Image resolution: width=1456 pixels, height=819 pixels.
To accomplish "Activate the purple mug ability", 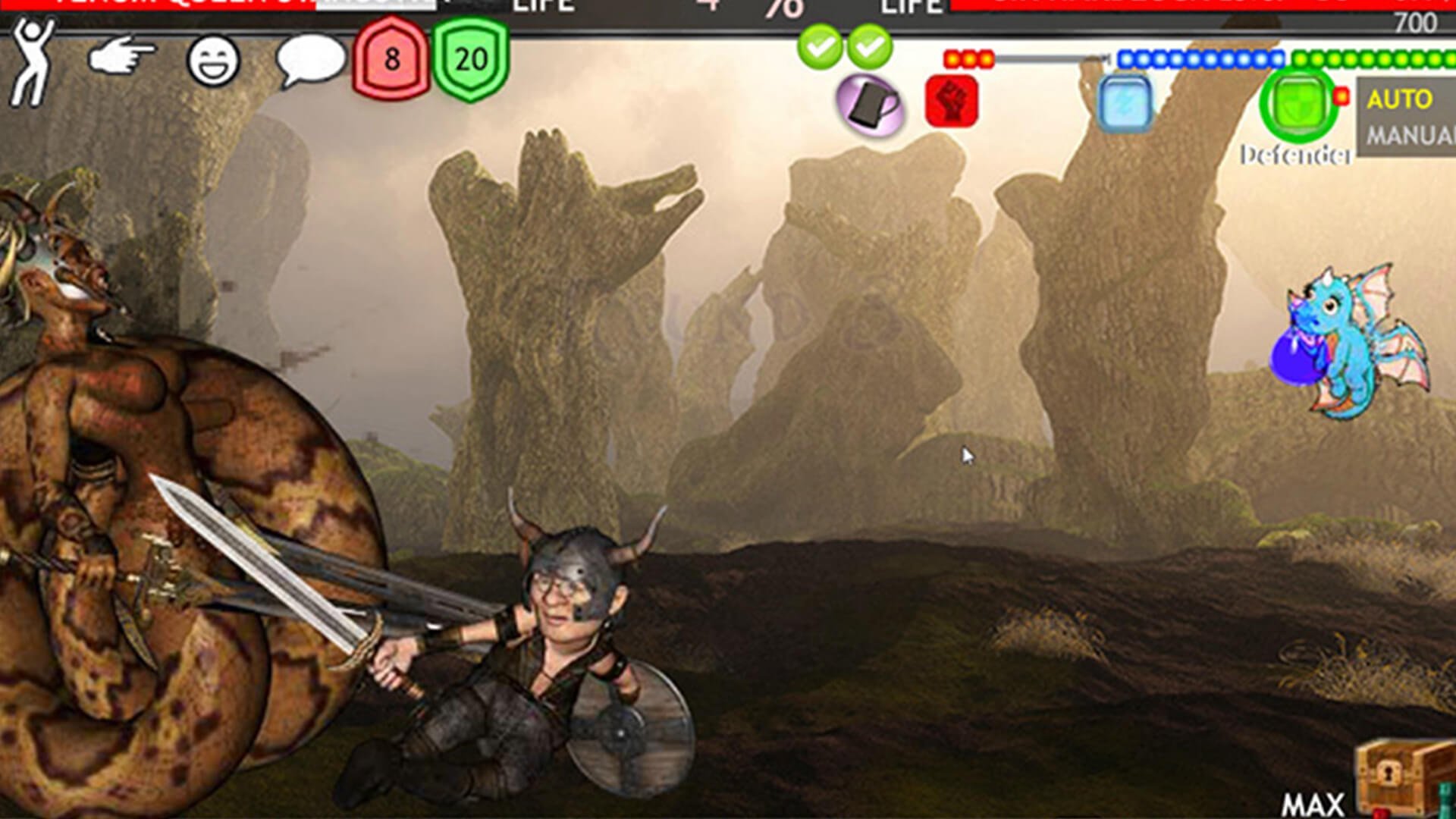I will tap(870, 105).
